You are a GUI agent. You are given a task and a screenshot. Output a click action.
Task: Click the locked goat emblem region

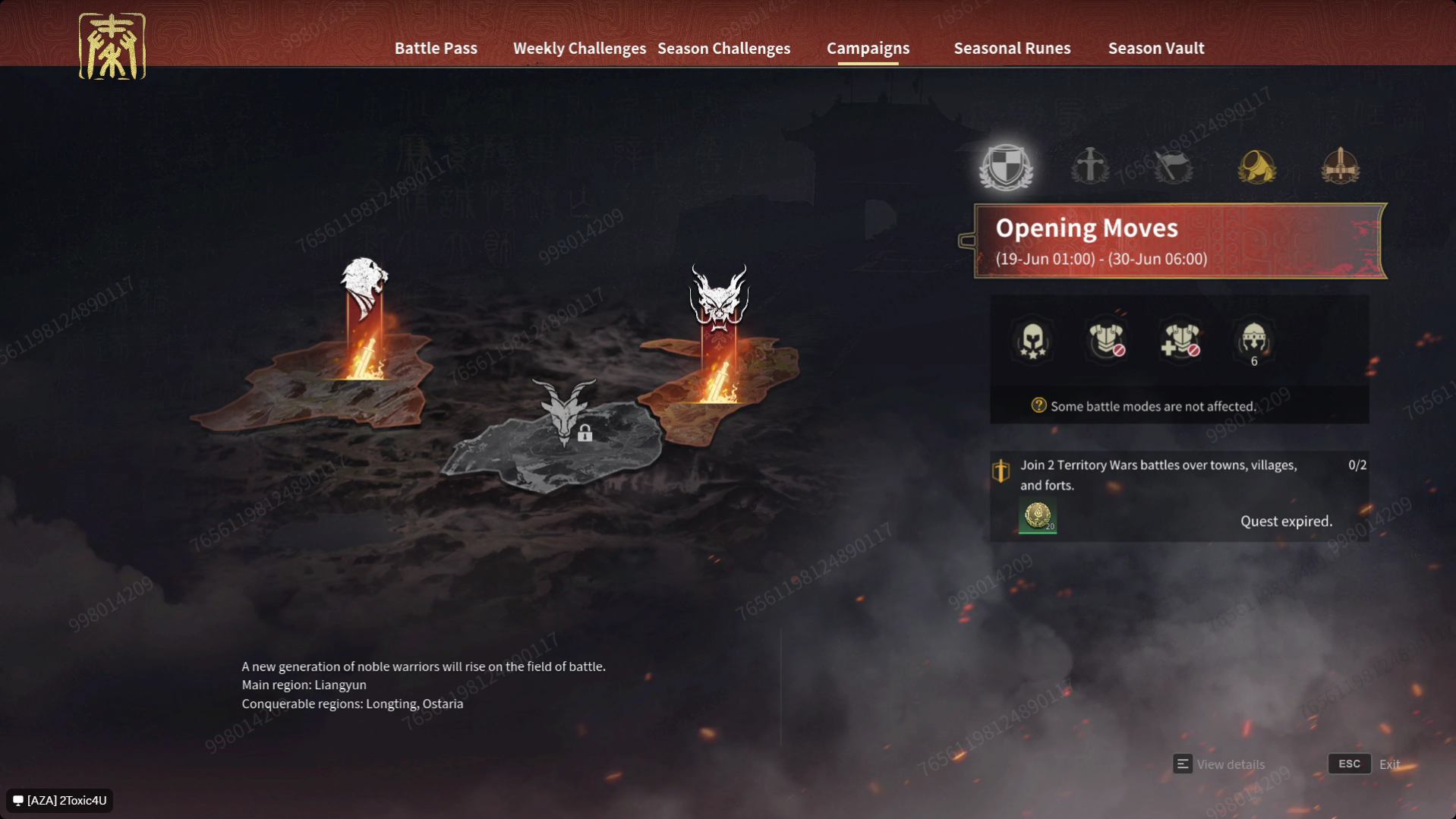click(564, 412)
